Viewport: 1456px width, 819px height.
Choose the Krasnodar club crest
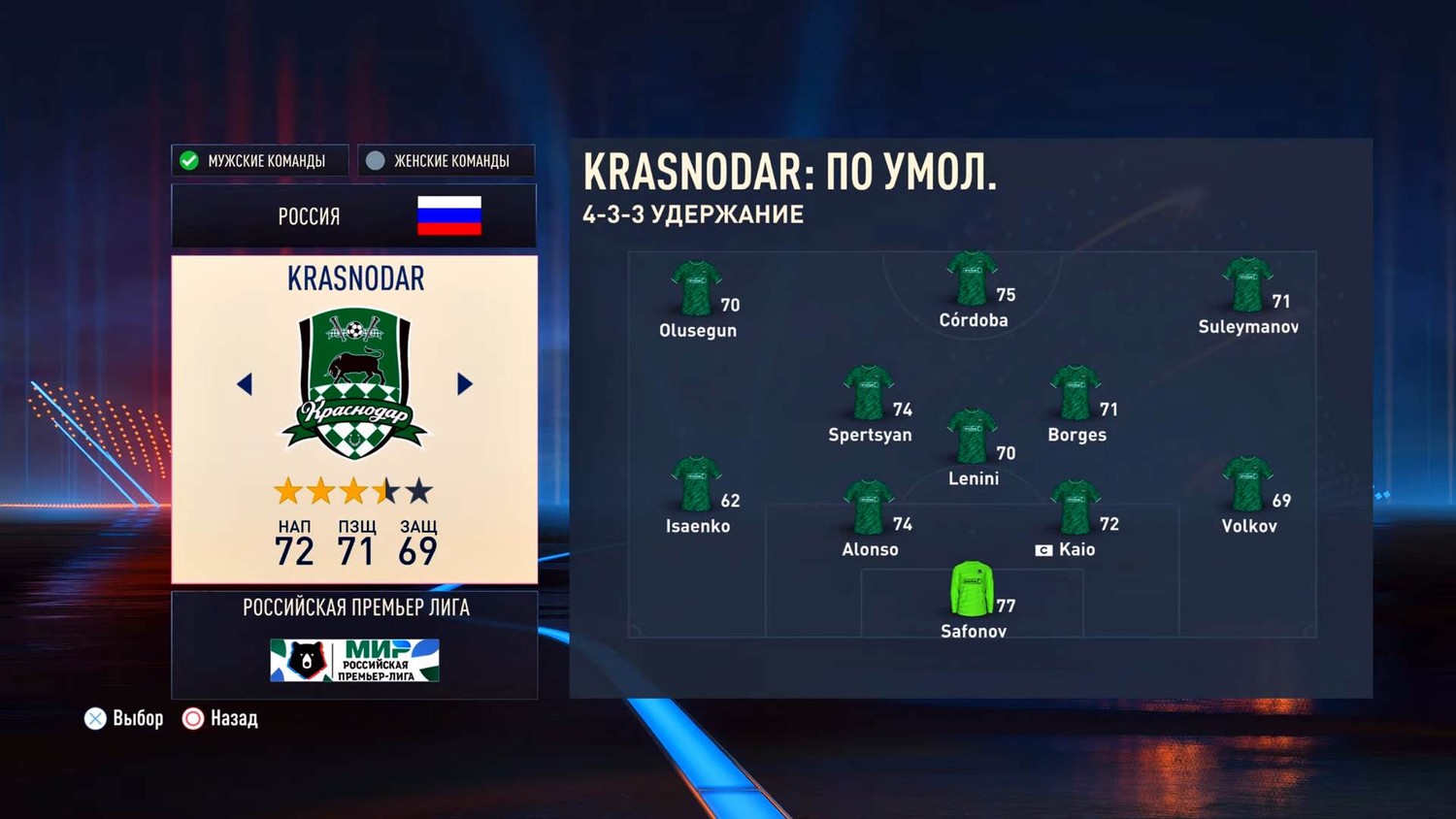[354, 384]
